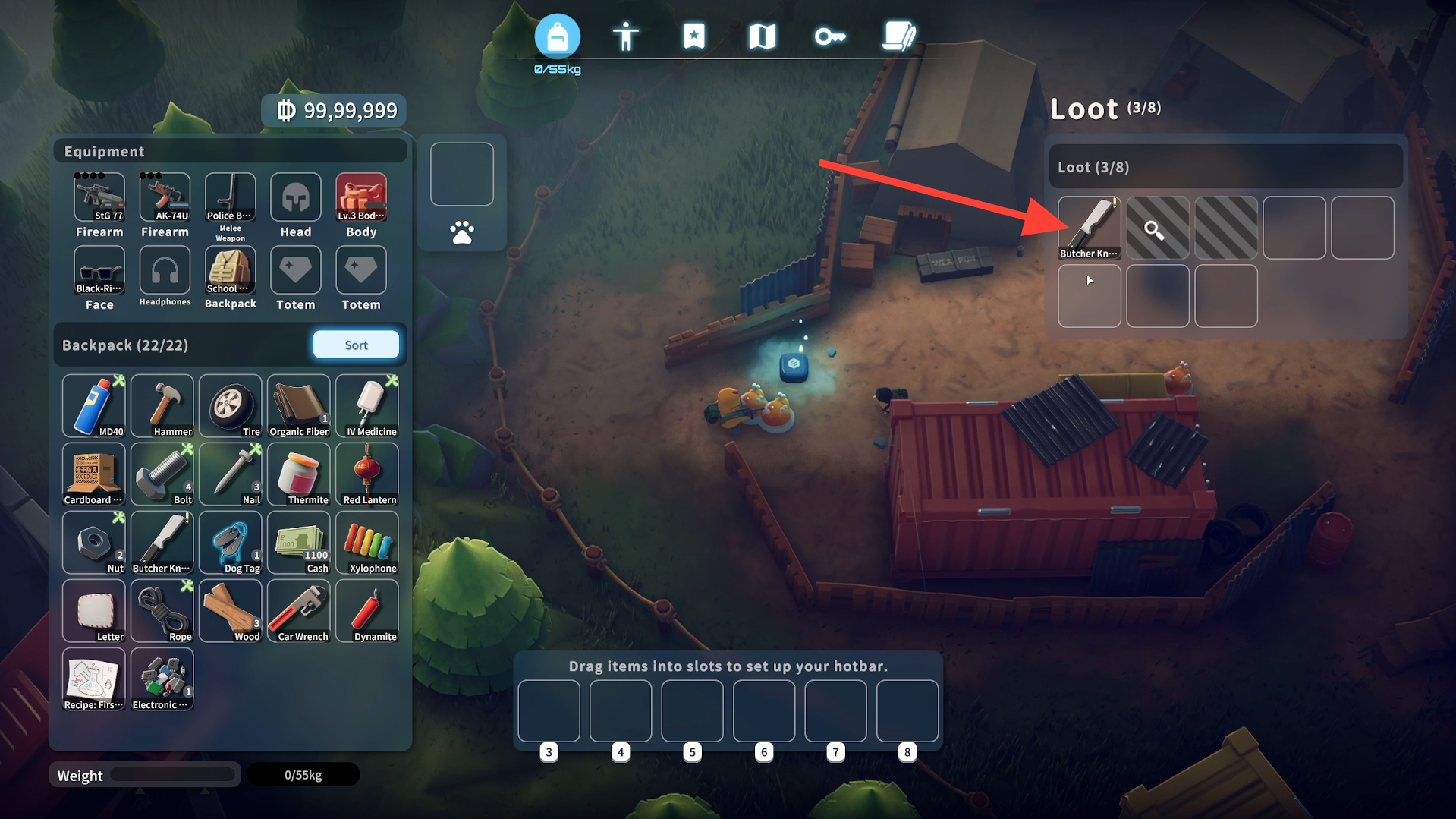Open the pet paw slot
The image size is (1456, 819).
[x=461, y=232]
